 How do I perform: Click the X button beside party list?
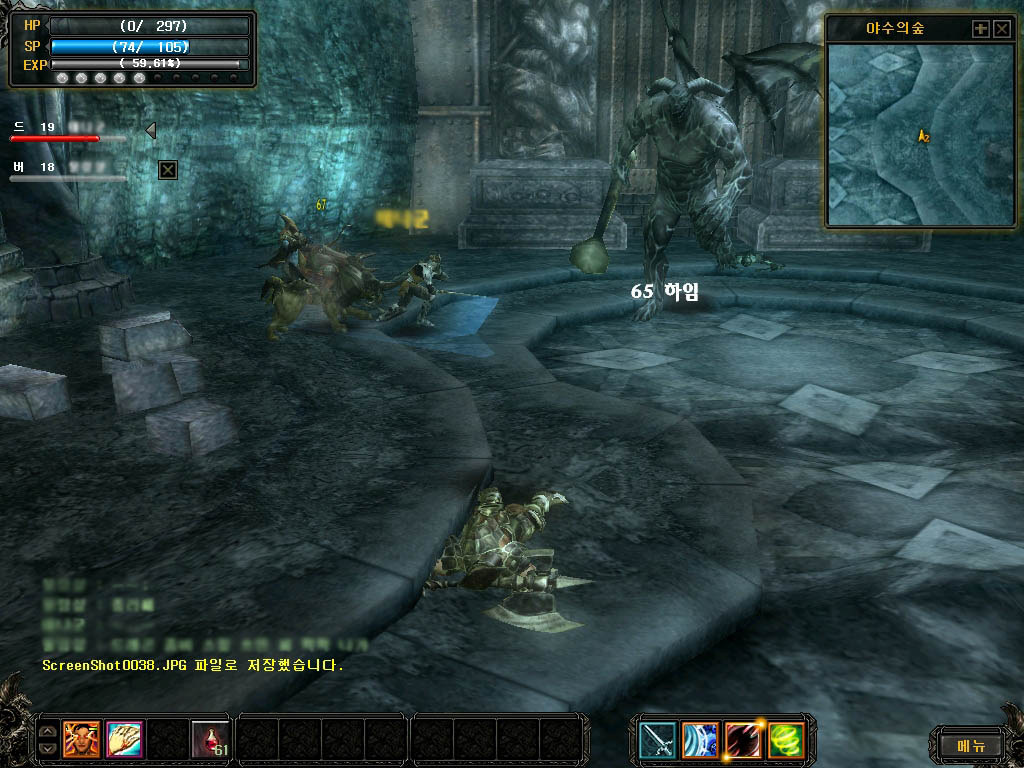click(x=168, y=170)
